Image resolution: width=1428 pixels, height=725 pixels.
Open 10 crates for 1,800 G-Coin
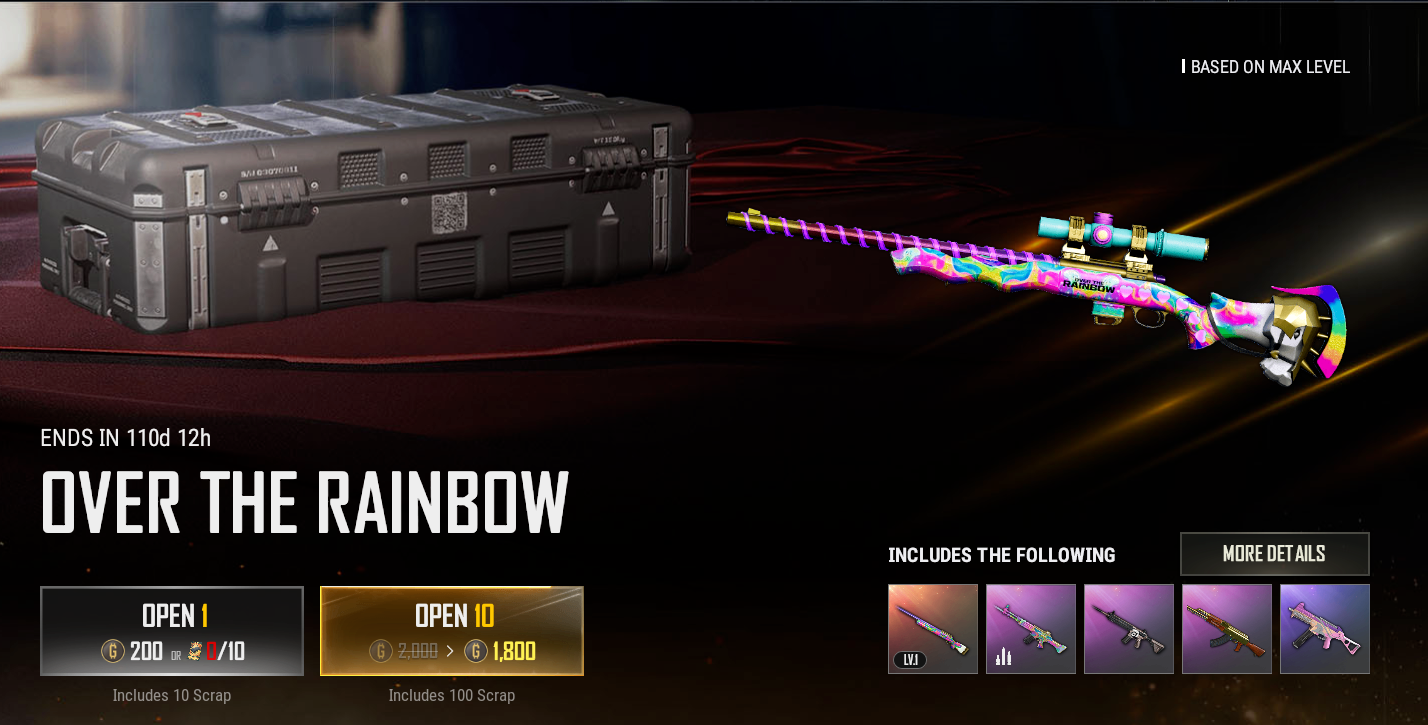click(452, 631)
